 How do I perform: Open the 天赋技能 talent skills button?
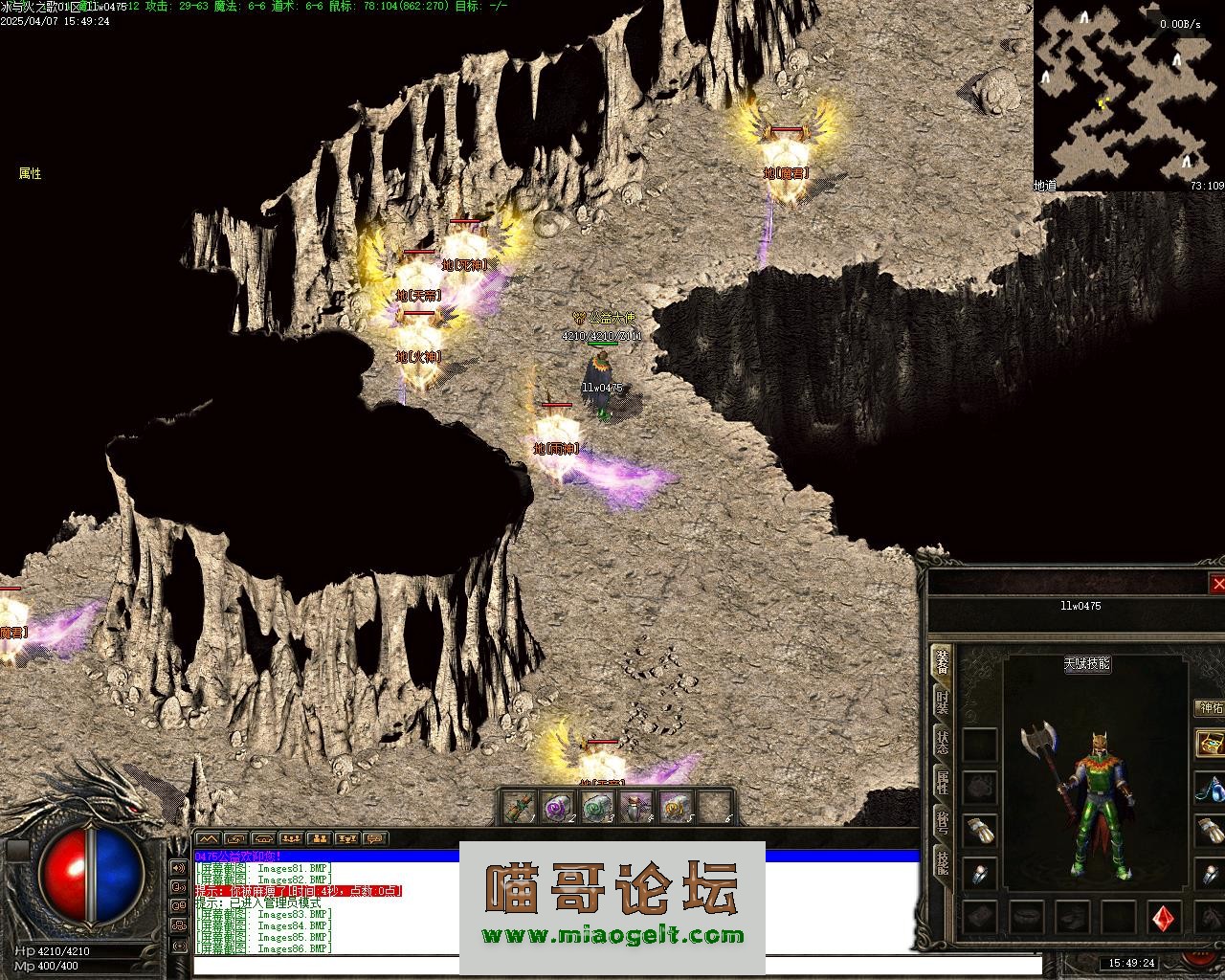[1086, 664]
